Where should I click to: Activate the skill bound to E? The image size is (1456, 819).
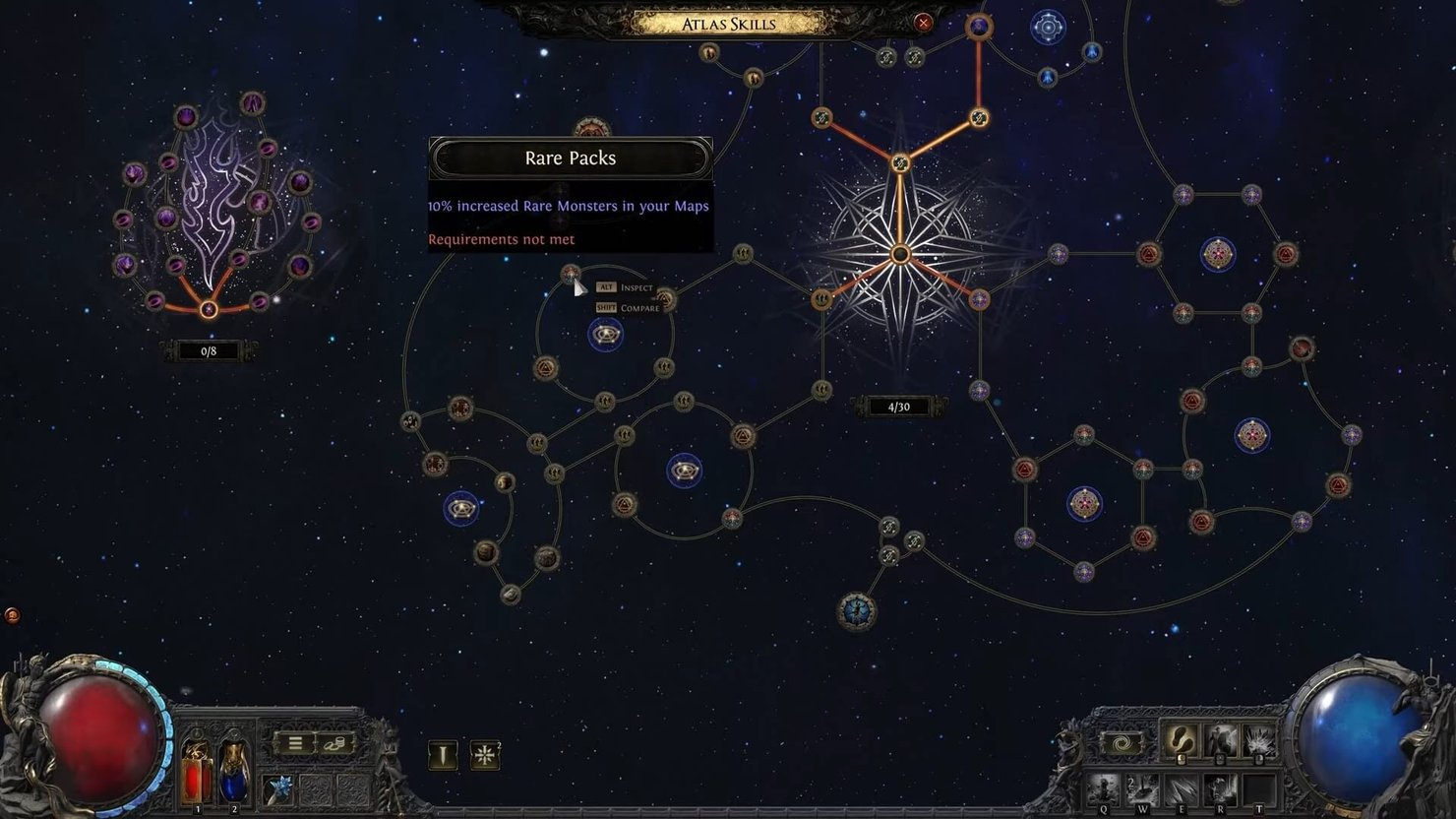coord(1181,788)
